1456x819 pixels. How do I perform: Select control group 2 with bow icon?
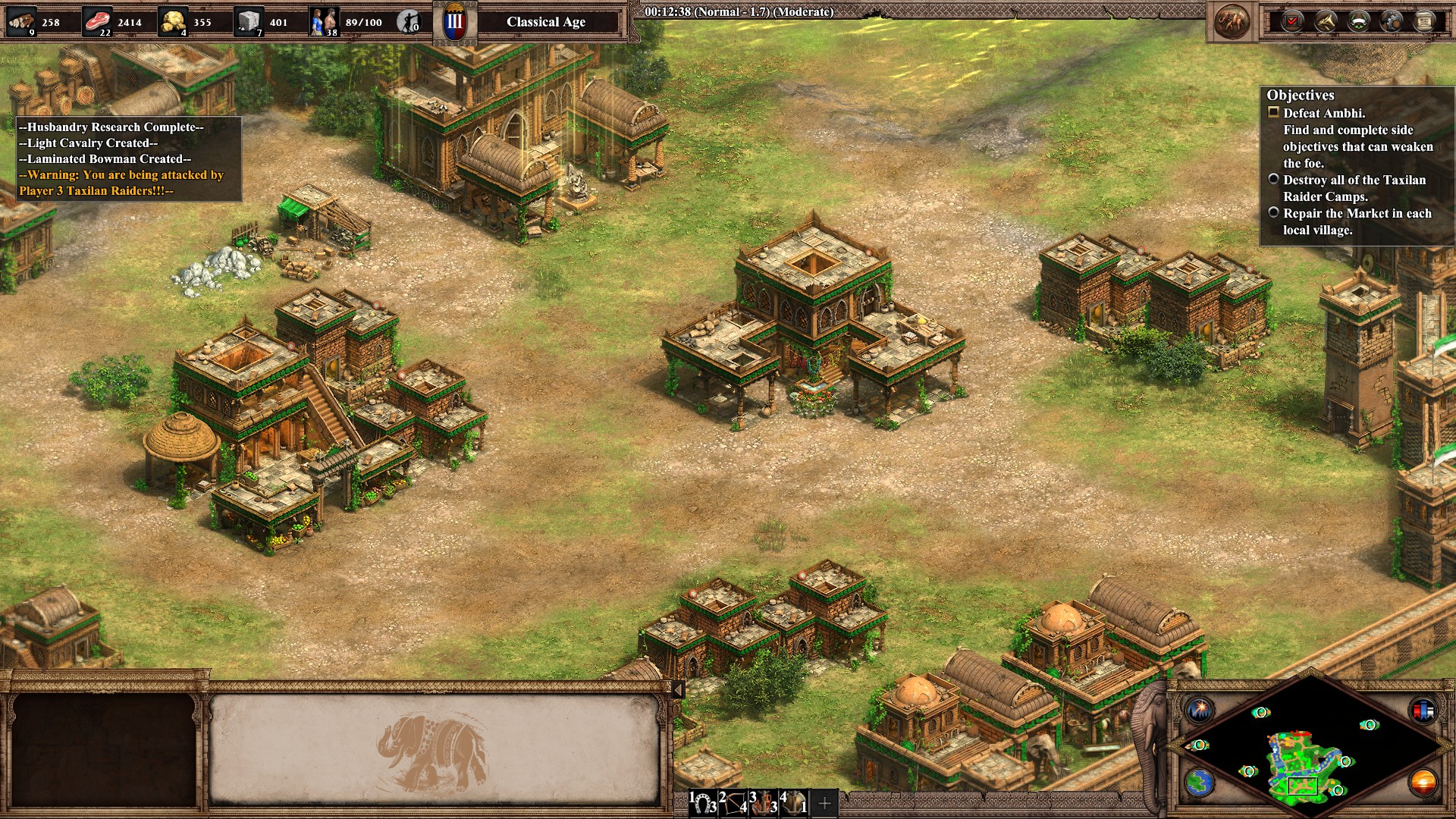tap(733, 802)
